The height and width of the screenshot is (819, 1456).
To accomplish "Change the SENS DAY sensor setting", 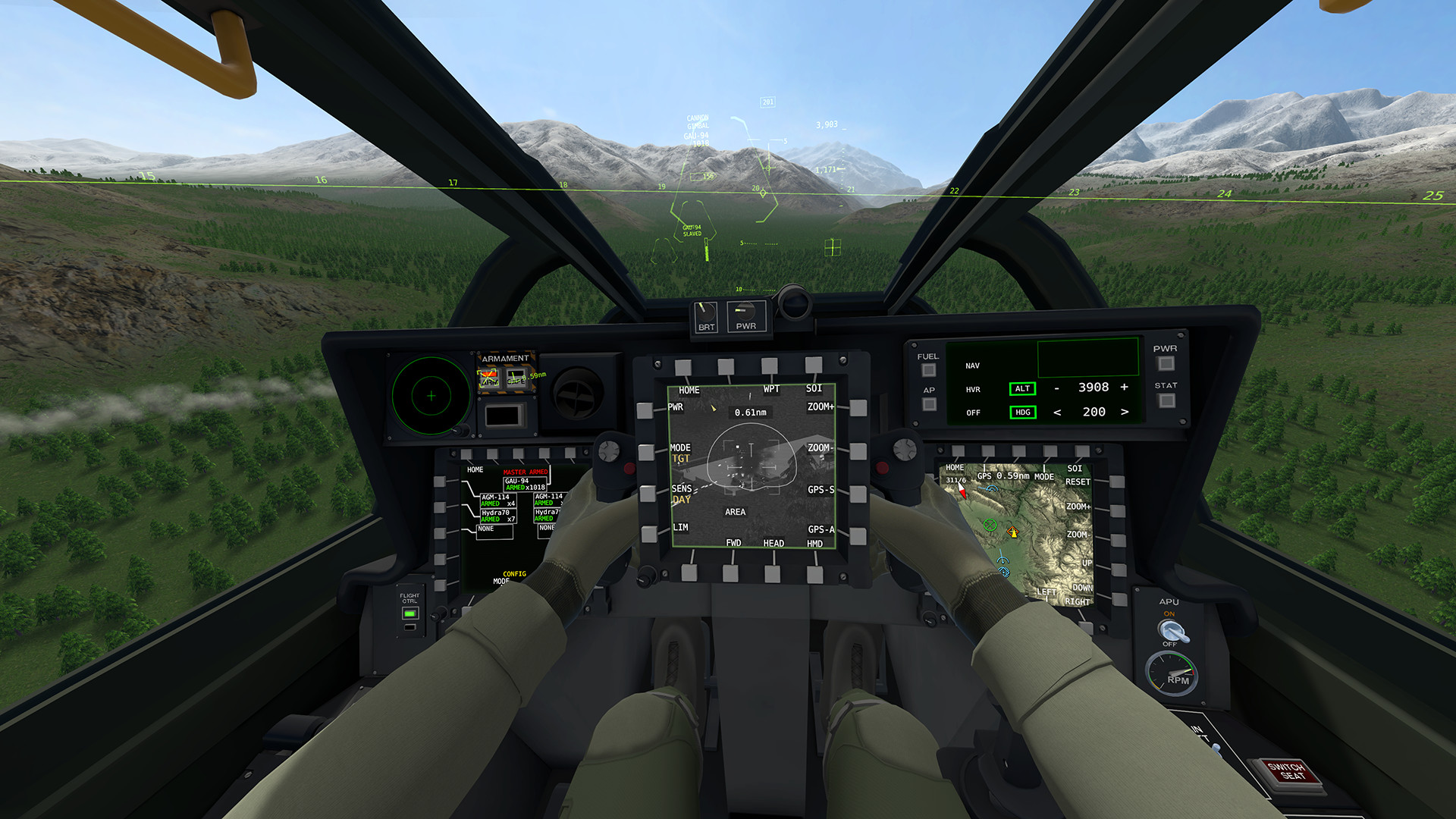I will pyautogui.click(x=683, y=494).
